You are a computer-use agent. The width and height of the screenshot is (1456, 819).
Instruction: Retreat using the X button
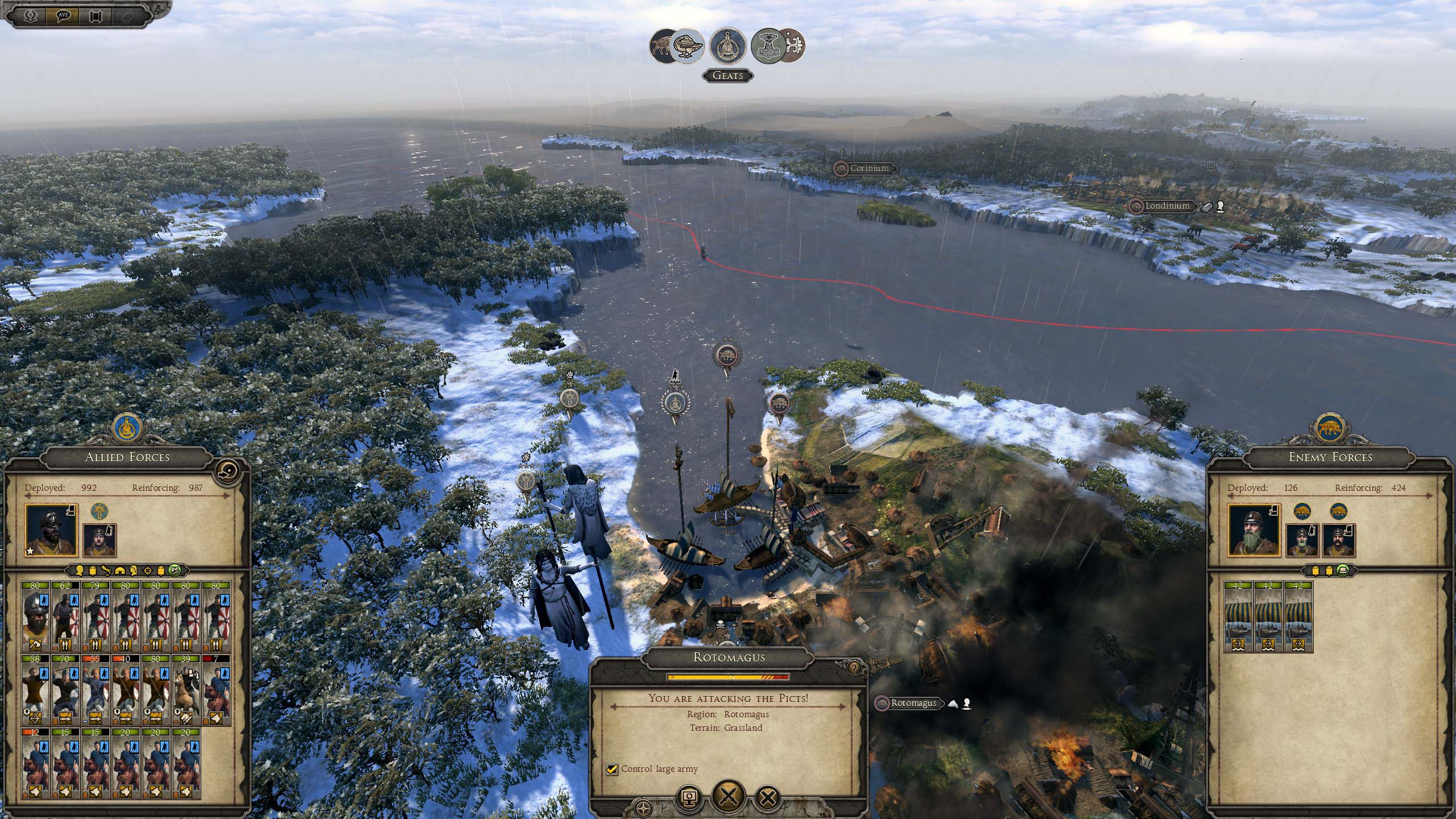click(x=768, y=797)
